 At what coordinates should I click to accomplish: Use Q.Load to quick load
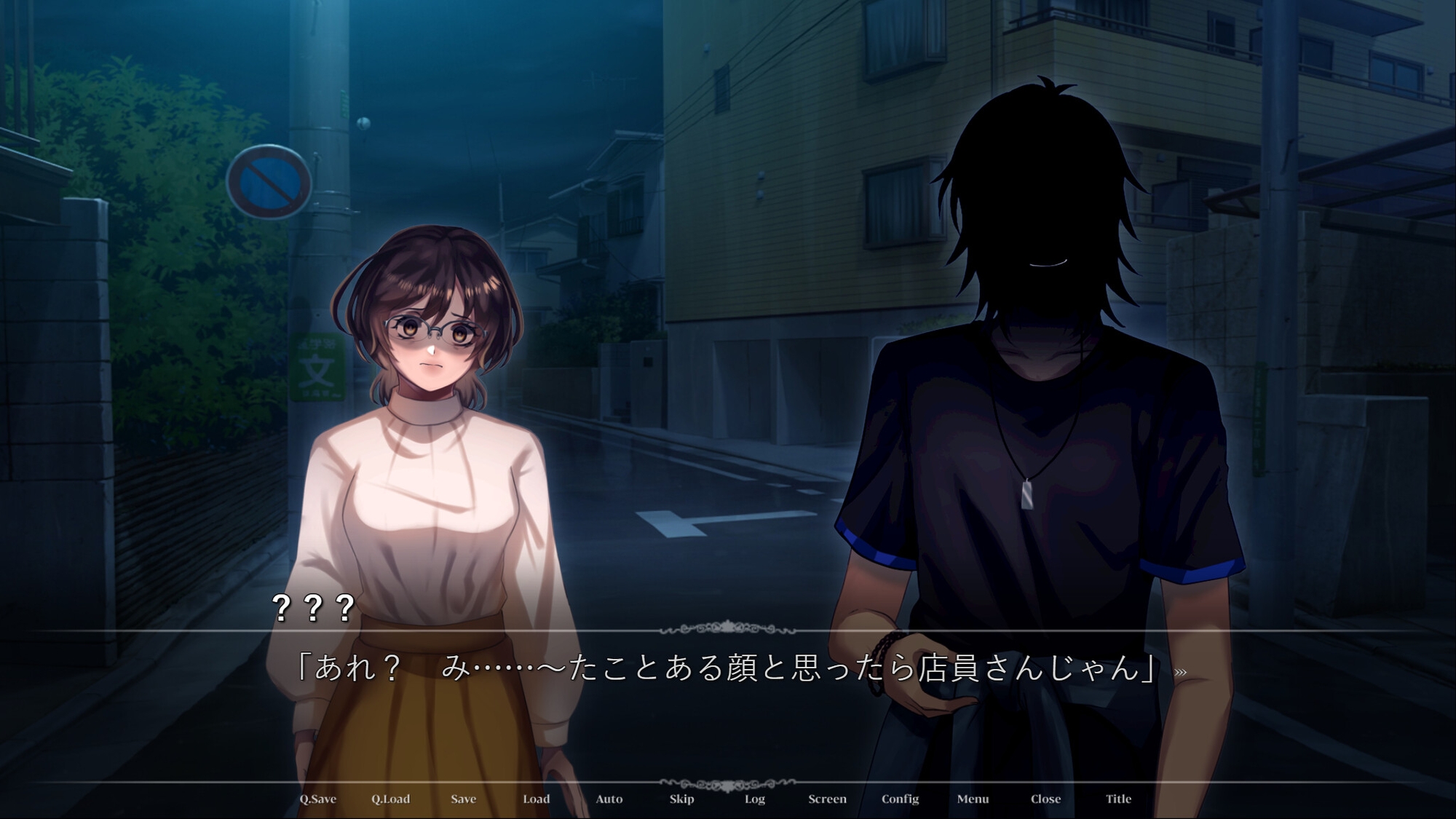pyautogui.click(x=390, y=799)
